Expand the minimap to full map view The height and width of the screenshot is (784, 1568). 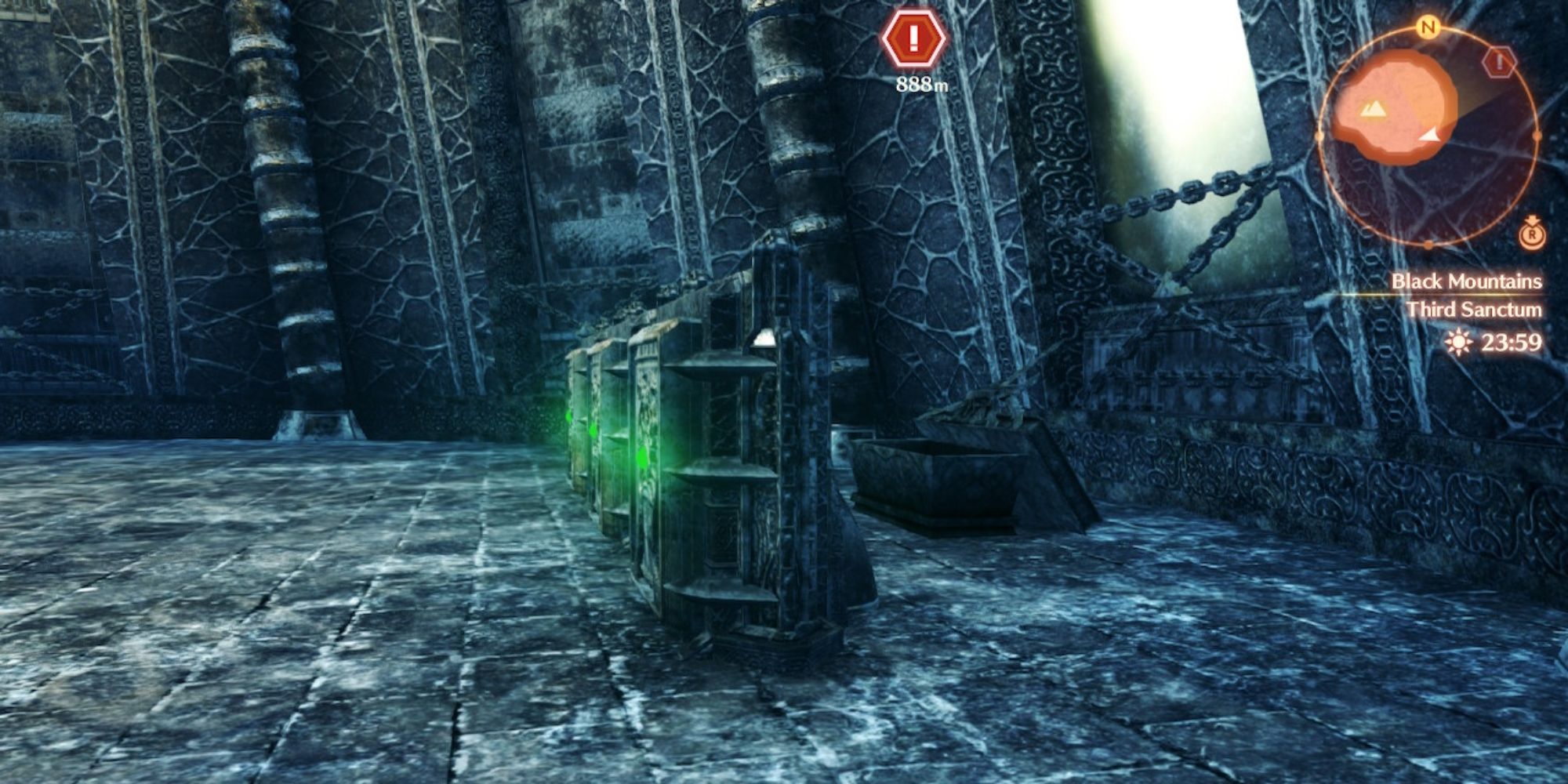1533,235
